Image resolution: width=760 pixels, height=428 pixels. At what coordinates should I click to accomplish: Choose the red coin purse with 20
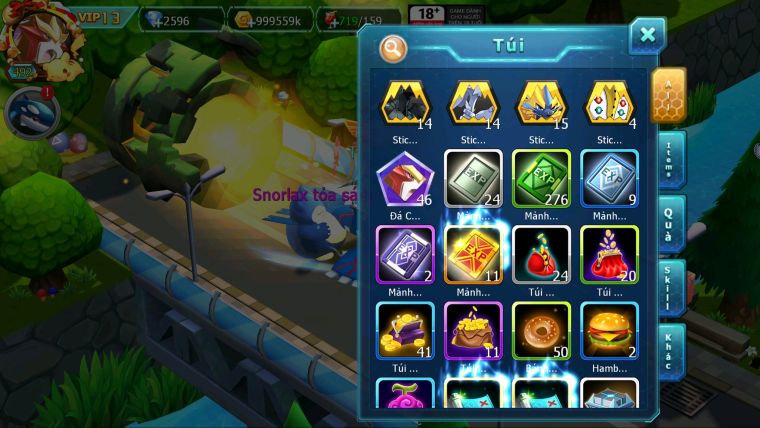click(x=609, y=254)
